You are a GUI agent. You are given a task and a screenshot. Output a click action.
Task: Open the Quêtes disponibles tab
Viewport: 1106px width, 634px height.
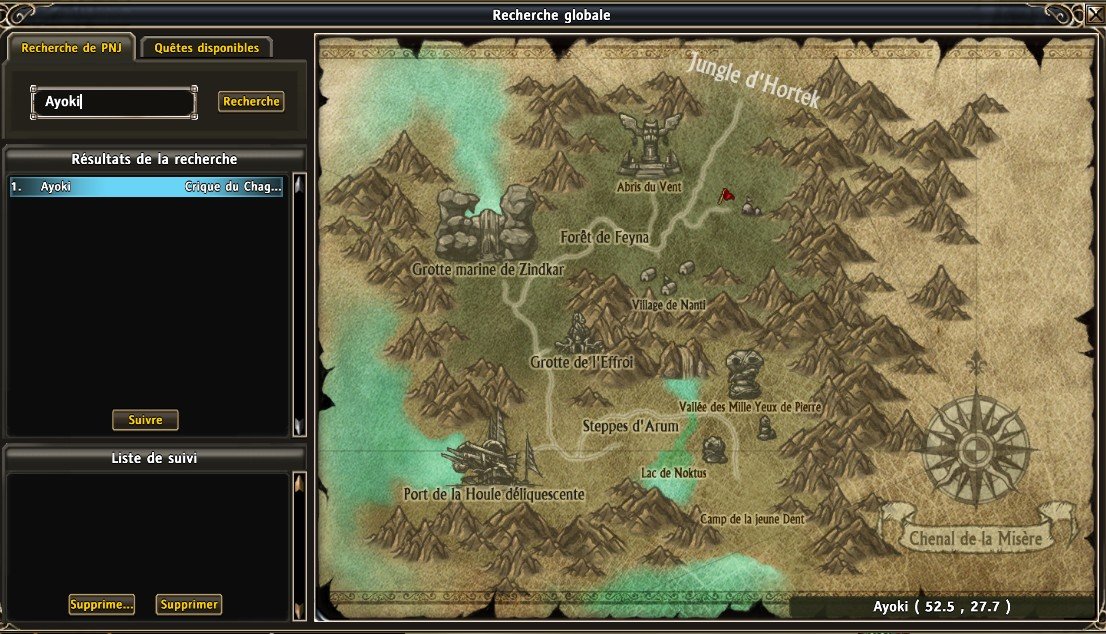click(x=207, y=48)
